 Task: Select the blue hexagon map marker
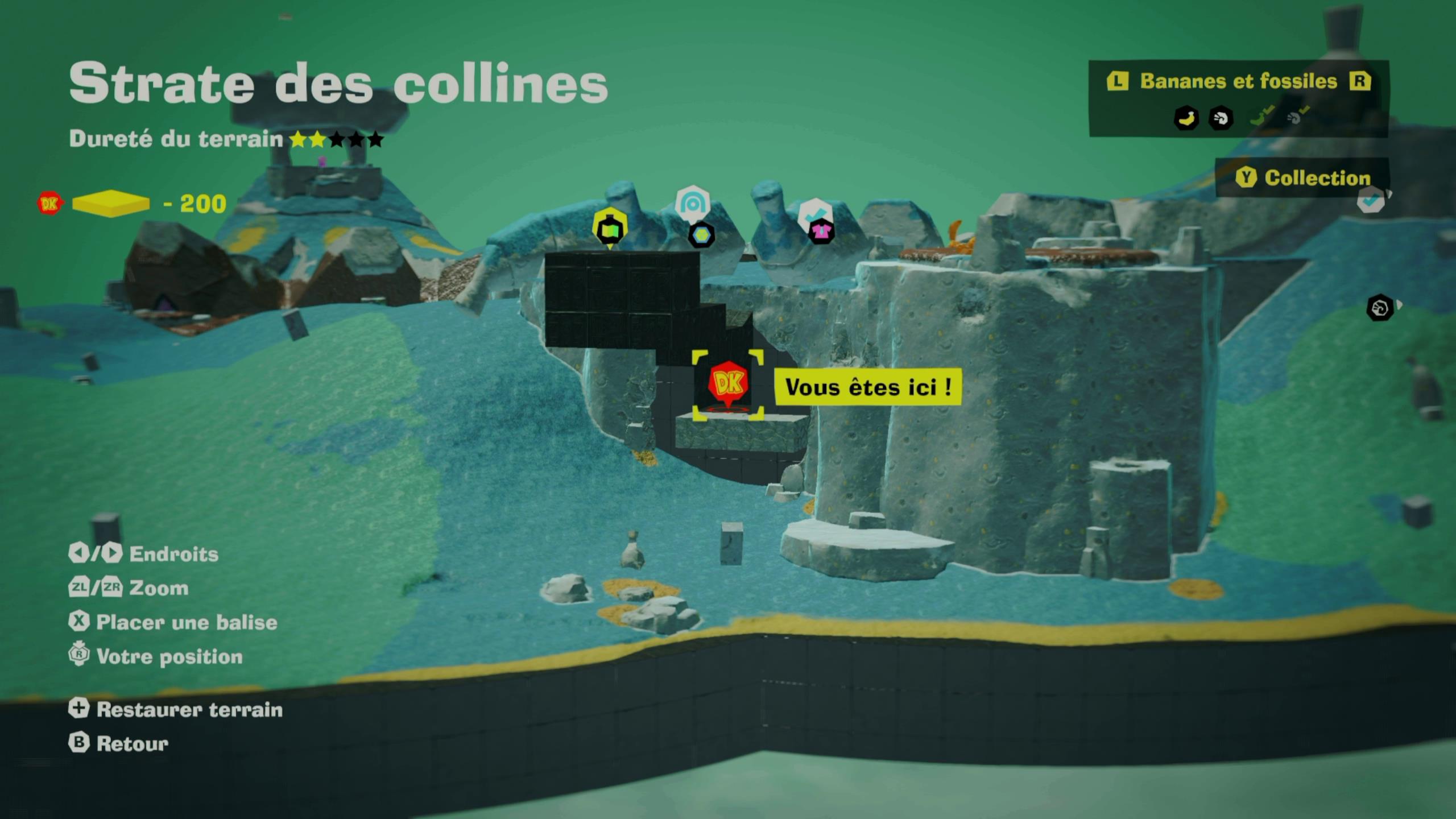point(701,234)
